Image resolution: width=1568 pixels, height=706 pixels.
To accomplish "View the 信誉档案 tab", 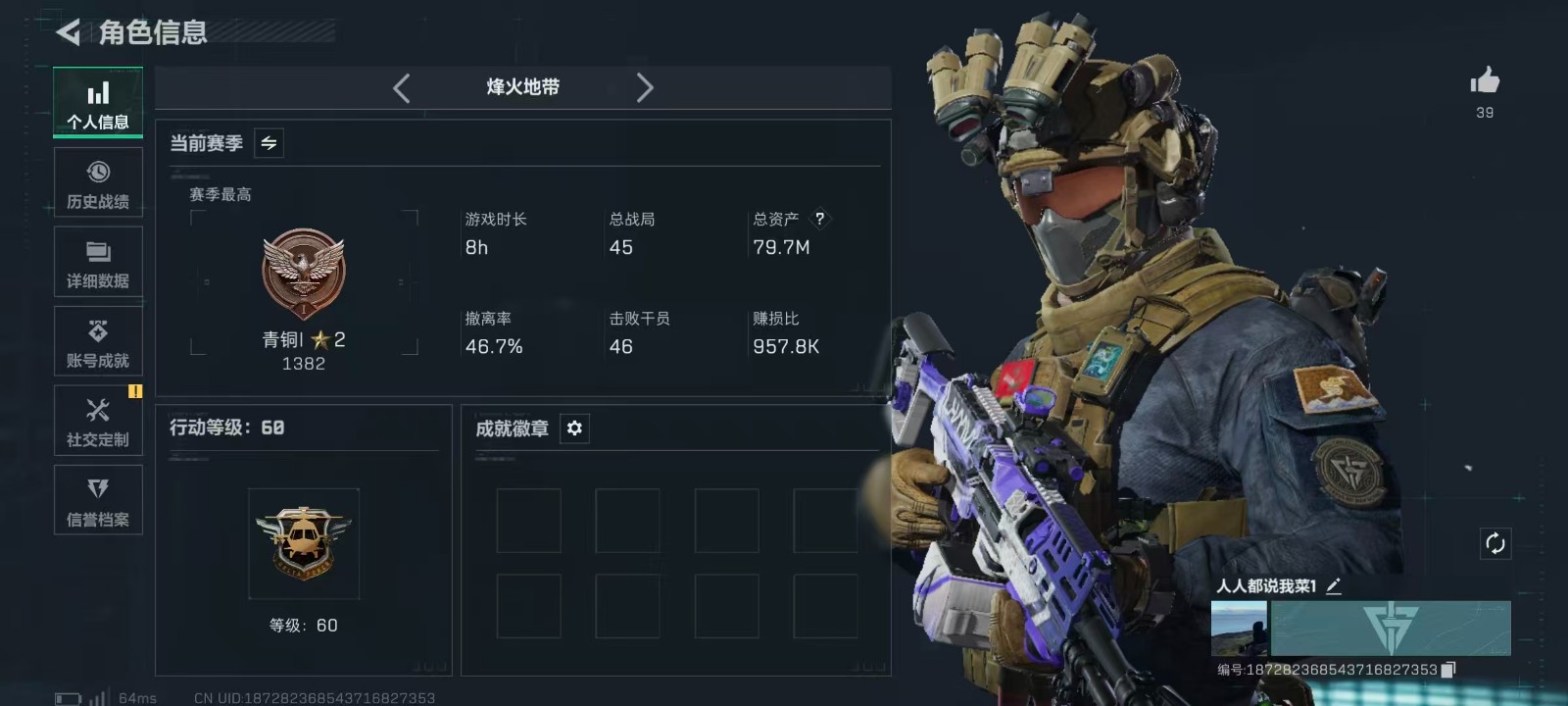I will click(x=98, y=500).
